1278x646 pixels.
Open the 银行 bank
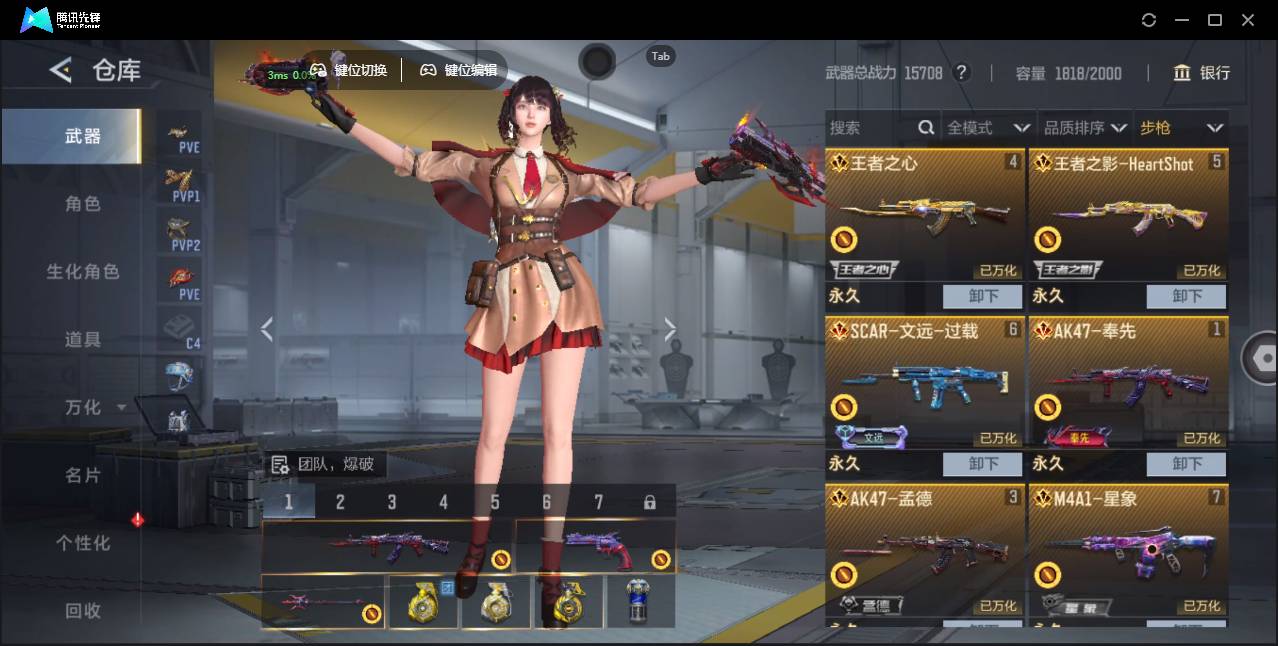(x=1201, y=73)
